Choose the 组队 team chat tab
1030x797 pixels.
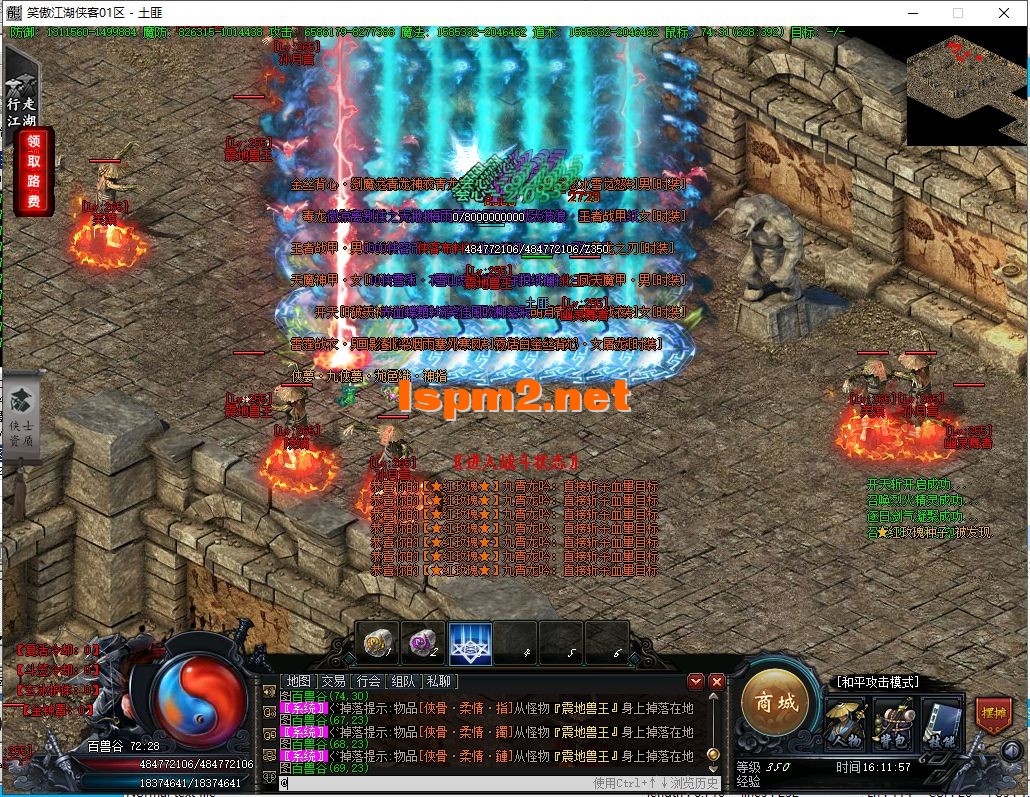403,682
